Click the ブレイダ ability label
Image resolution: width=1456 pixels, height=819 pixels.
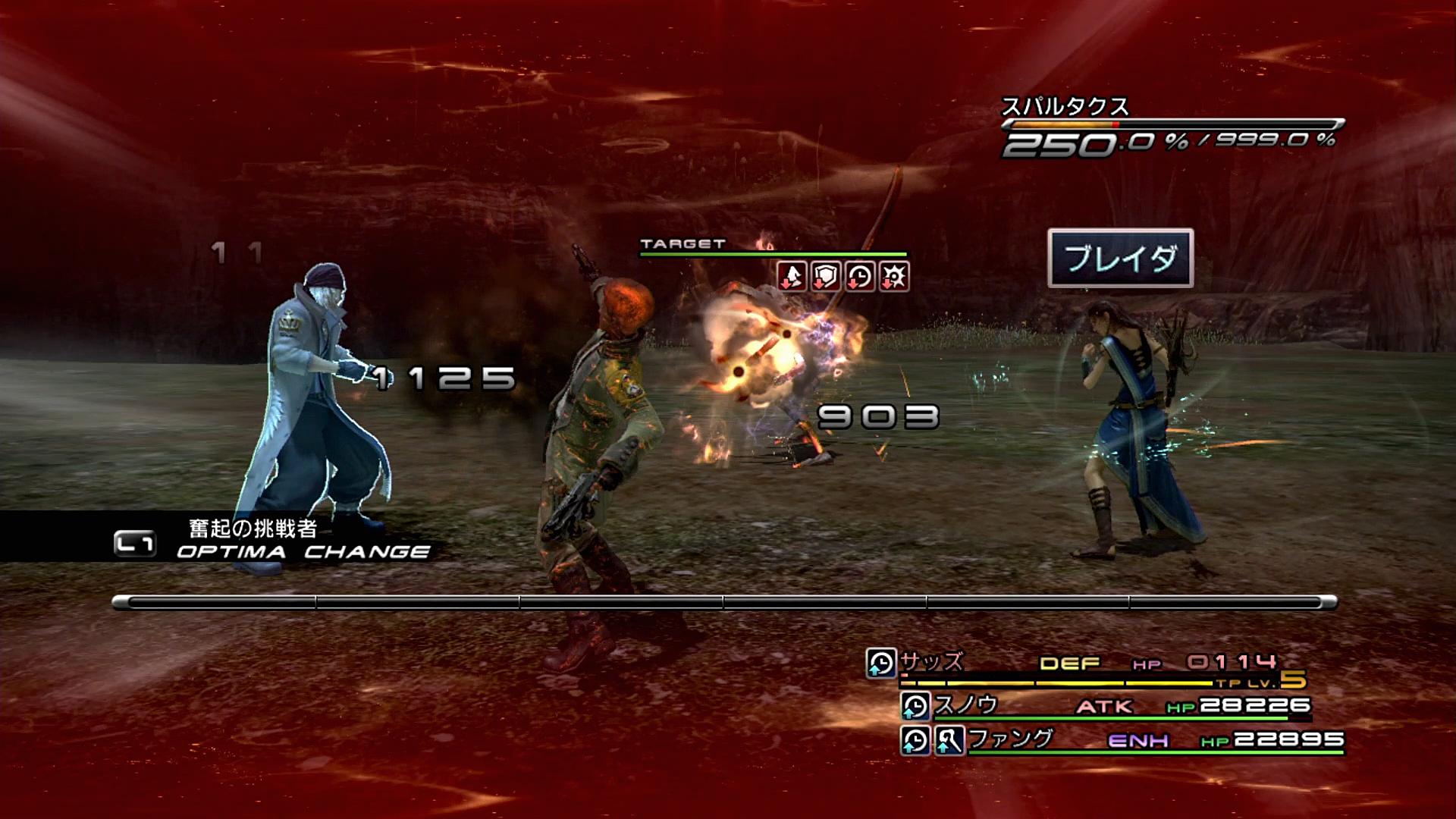1120,259
